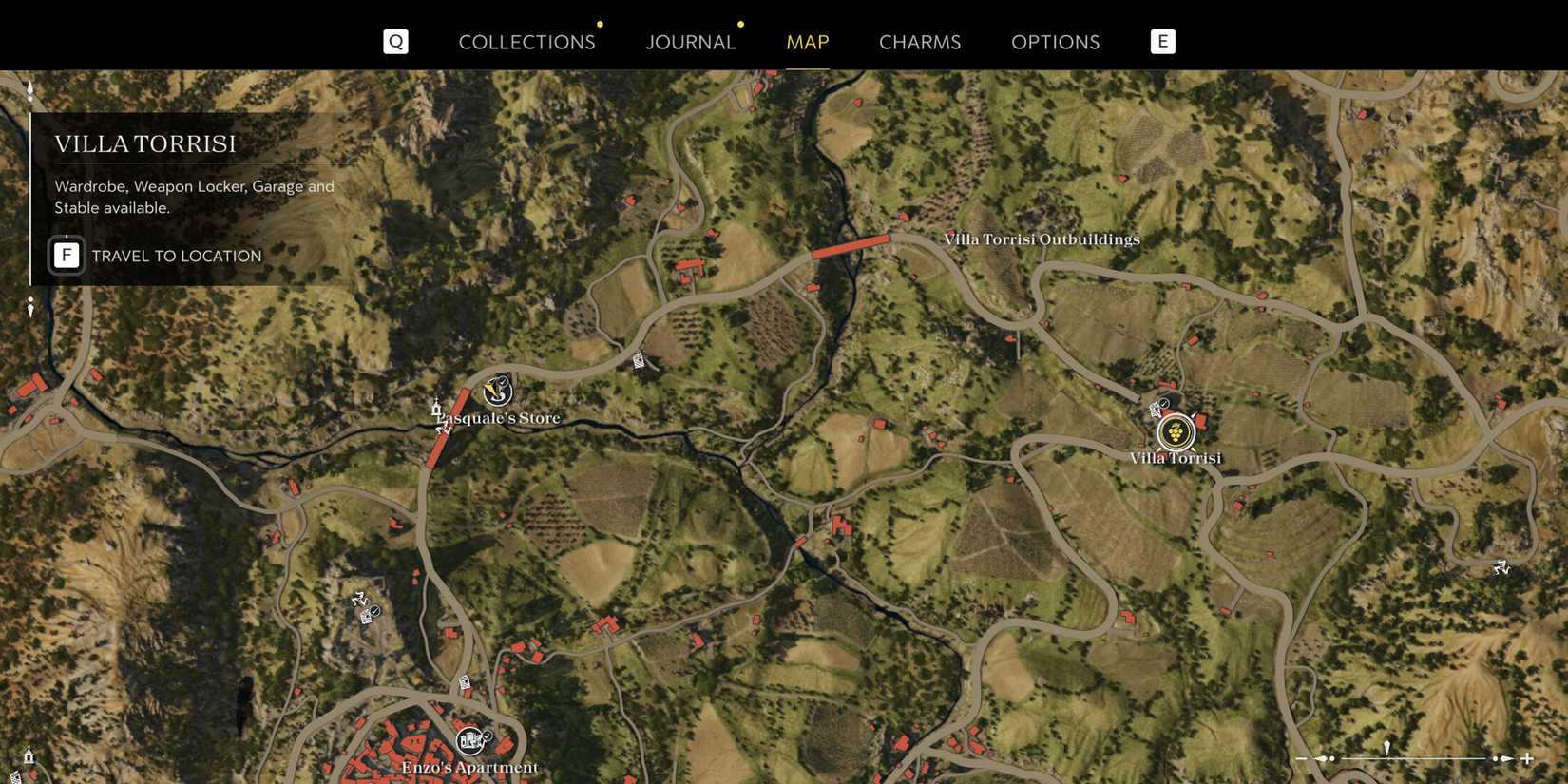Click the fishing hook icon at Pasquale's Store
Viewport: 1568px width, 784px height.
[496, 392]
